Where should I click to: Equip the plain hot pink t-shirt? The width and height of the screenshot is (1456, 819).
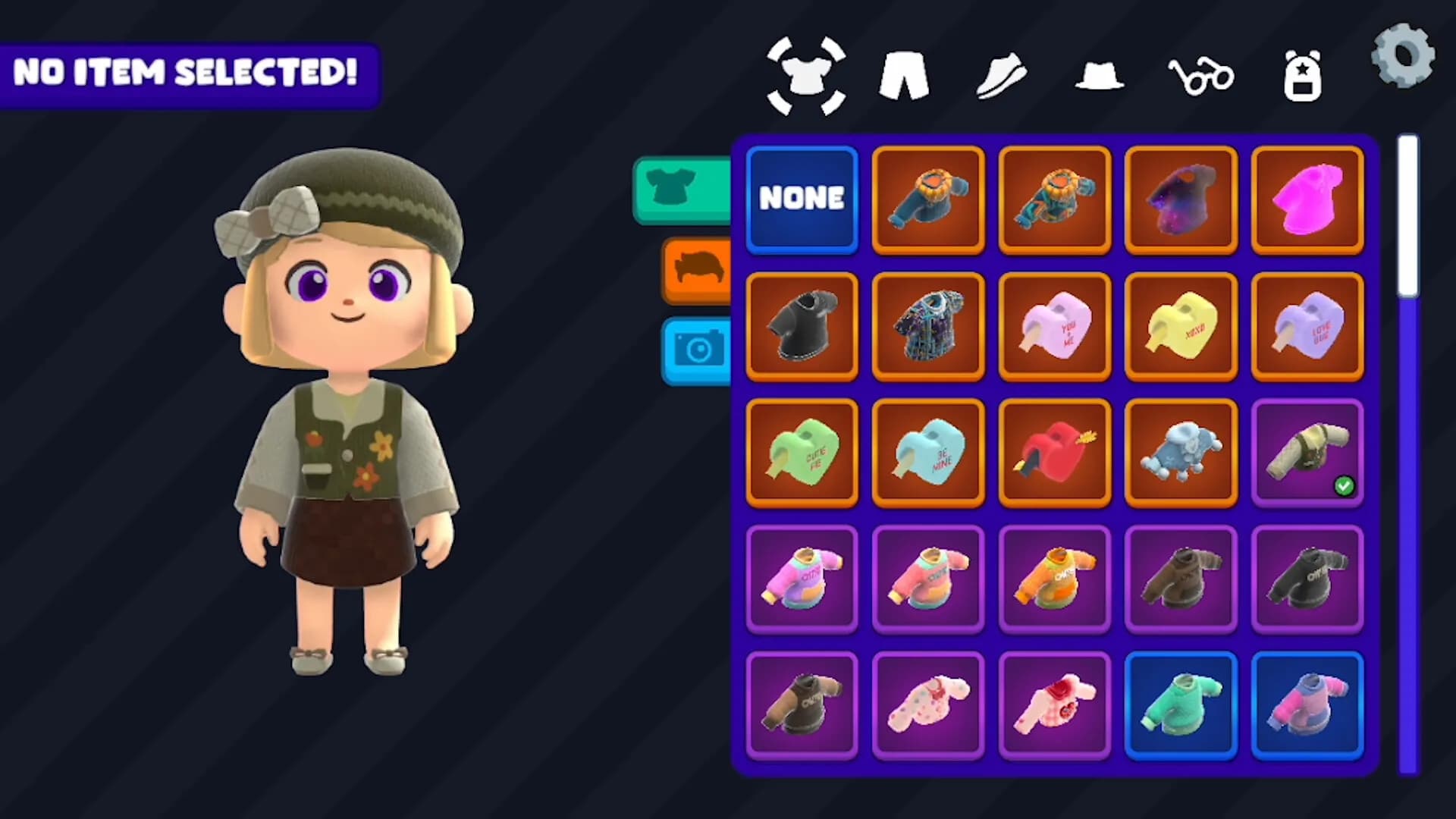(1307, 199)
